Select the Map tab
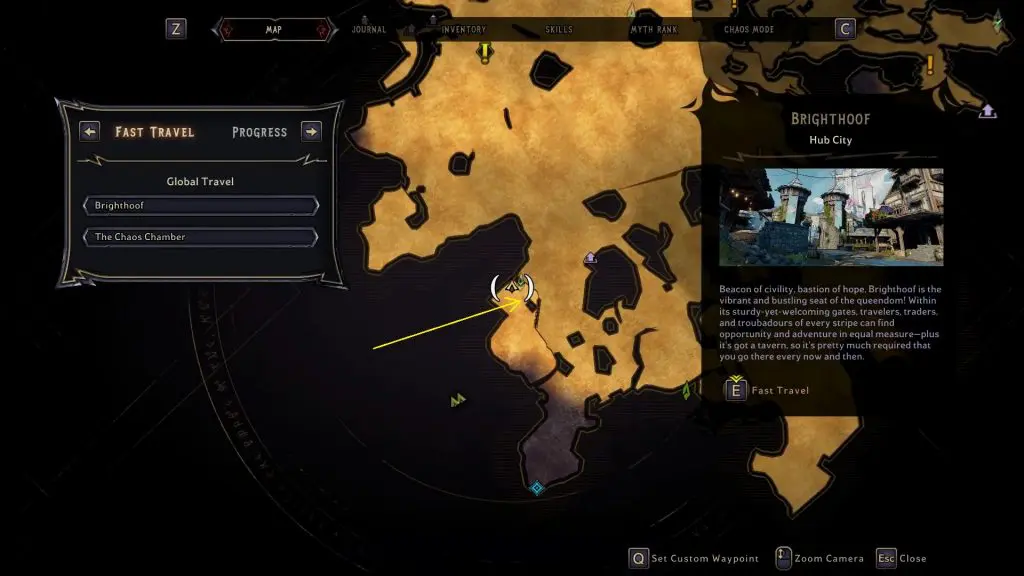Viewport: 1024px width, 576px height. (273, 29)
